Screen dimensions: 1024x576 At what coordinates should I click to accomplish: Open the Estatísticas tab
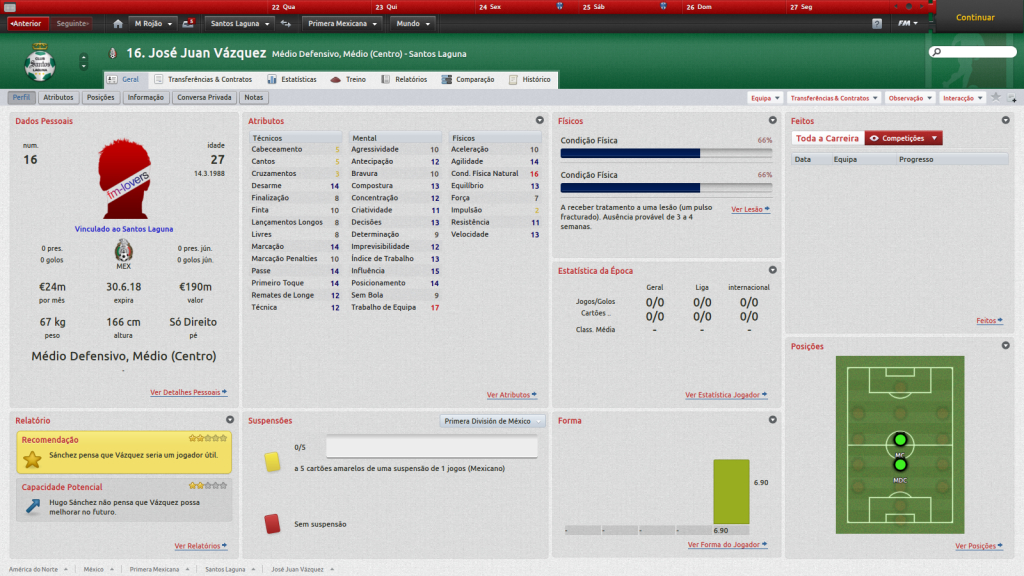click(x=292, y=79)
